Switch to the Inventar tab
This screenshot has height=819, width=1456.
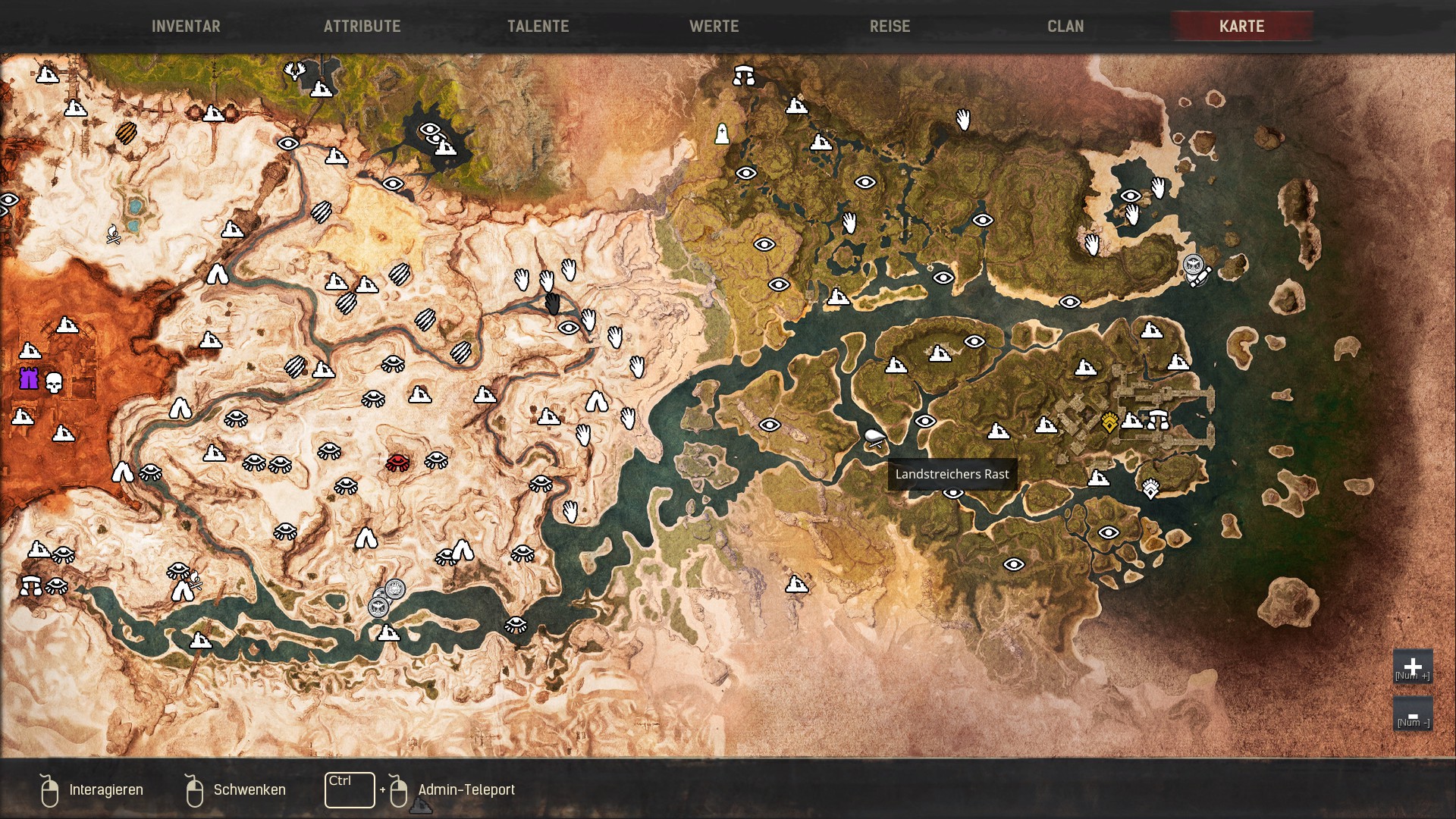(186, 27)
